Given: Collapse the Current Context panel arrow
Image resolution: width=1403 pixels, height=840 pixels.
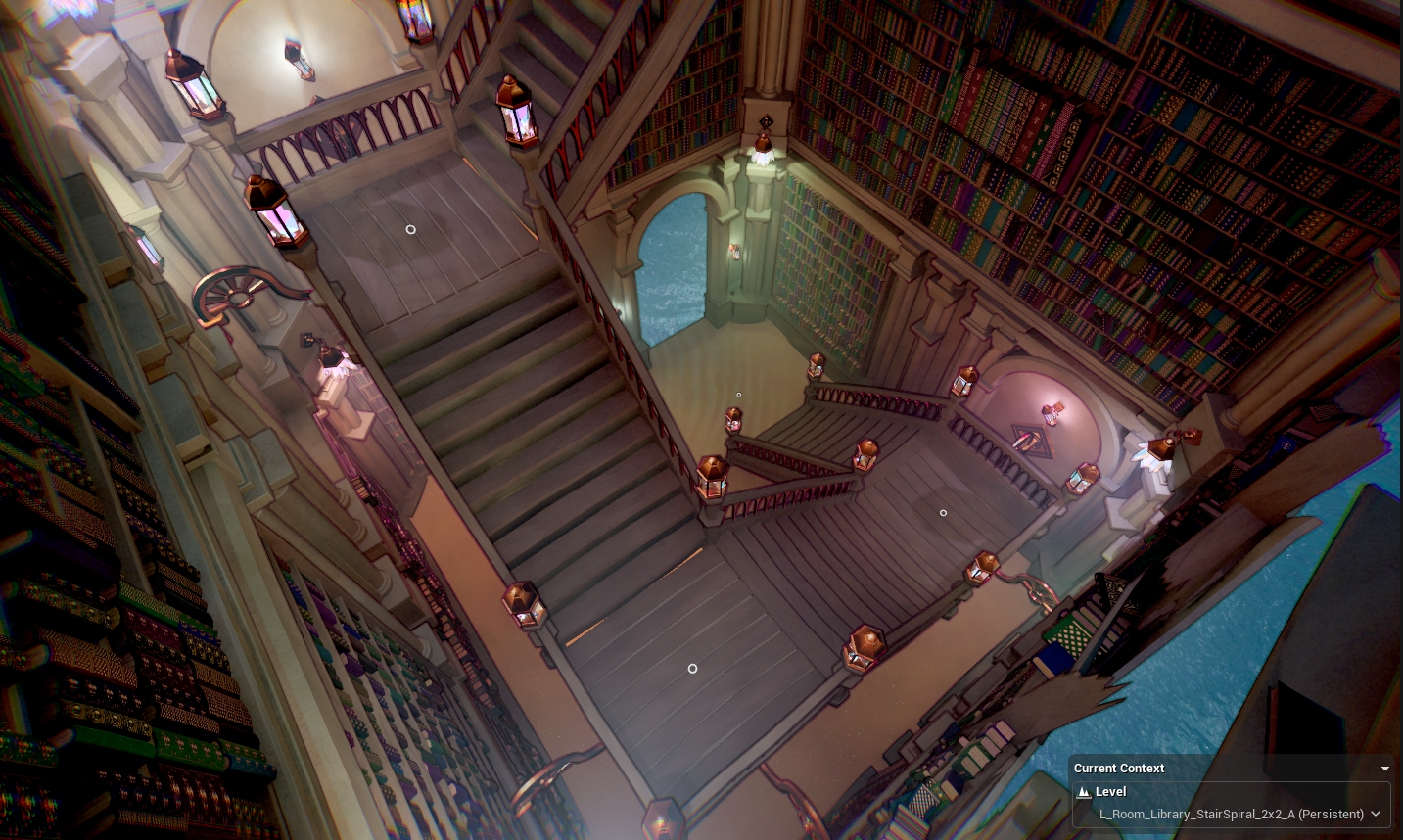Looking at the screenshot, I should pos(1384,769).
